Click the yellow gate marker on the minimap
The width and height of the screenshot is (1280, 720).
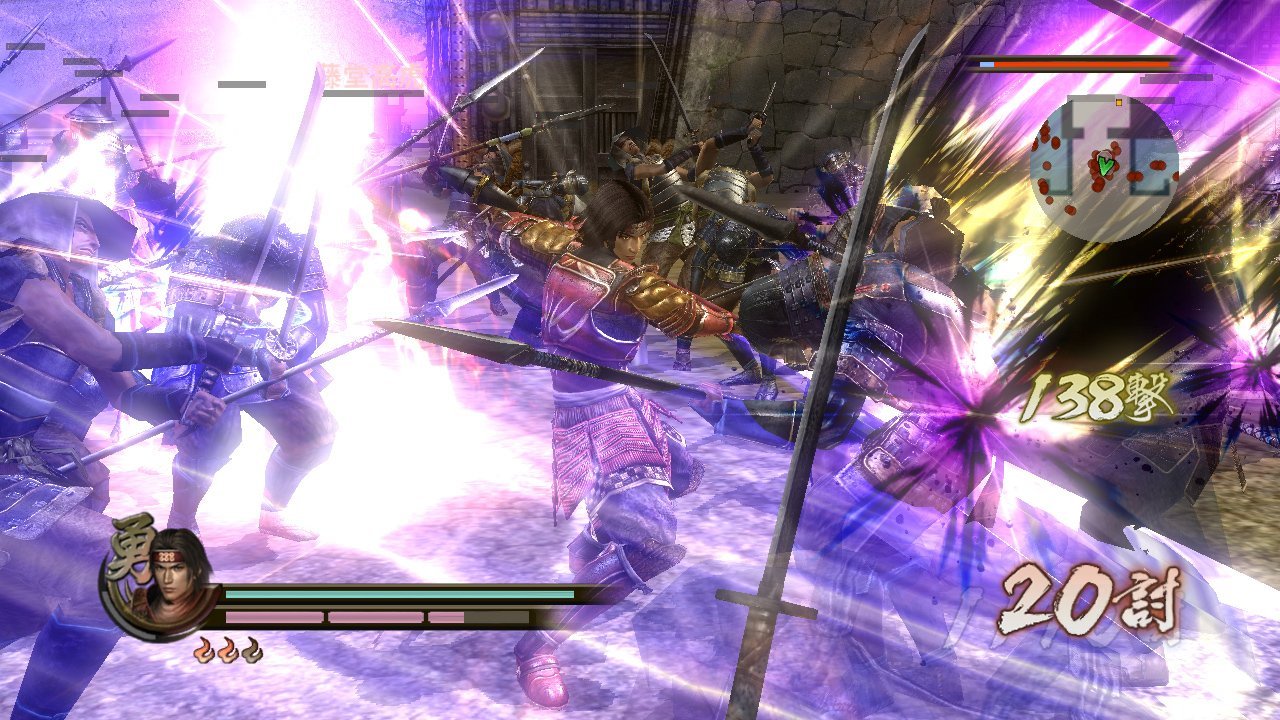[1119, 102]
